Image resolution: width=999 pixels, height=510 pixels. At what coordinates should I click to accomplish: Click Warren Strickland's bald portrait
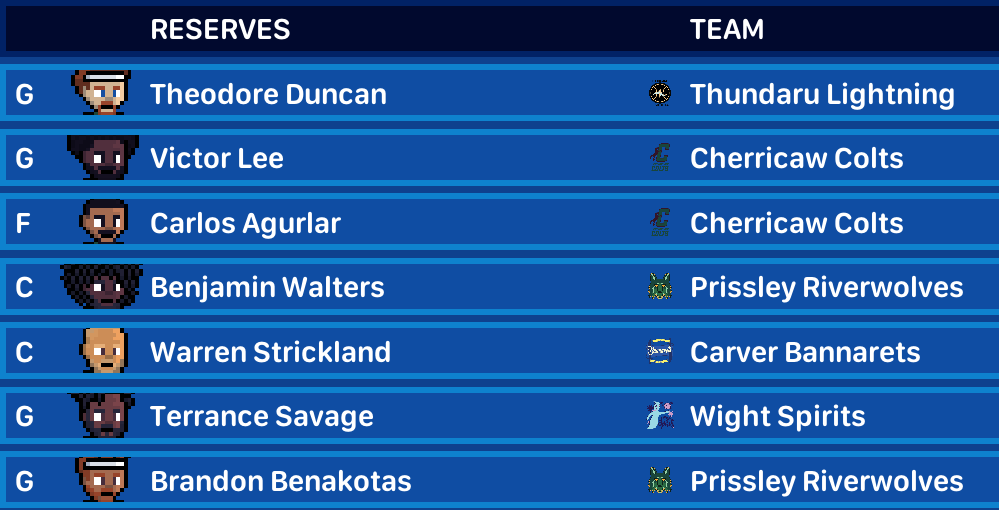click(x=104, y=351)
